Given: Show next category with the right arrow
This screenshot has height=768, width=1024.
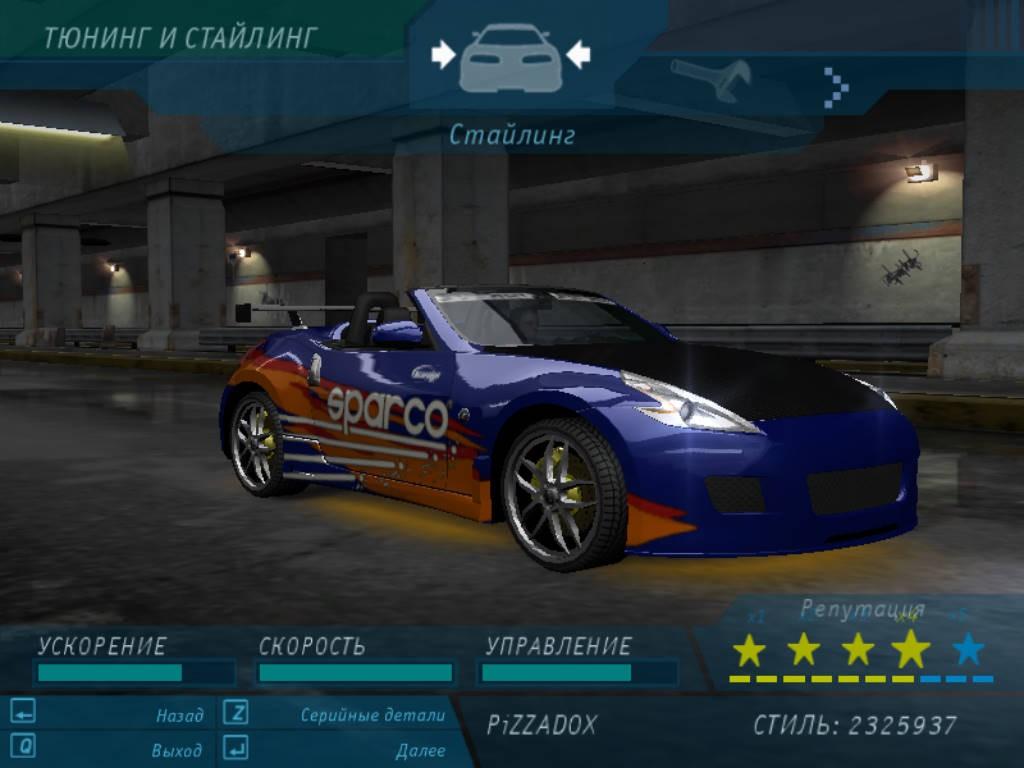Looking at the screenshot, I should pyautogui.click(x=836, y=87).
